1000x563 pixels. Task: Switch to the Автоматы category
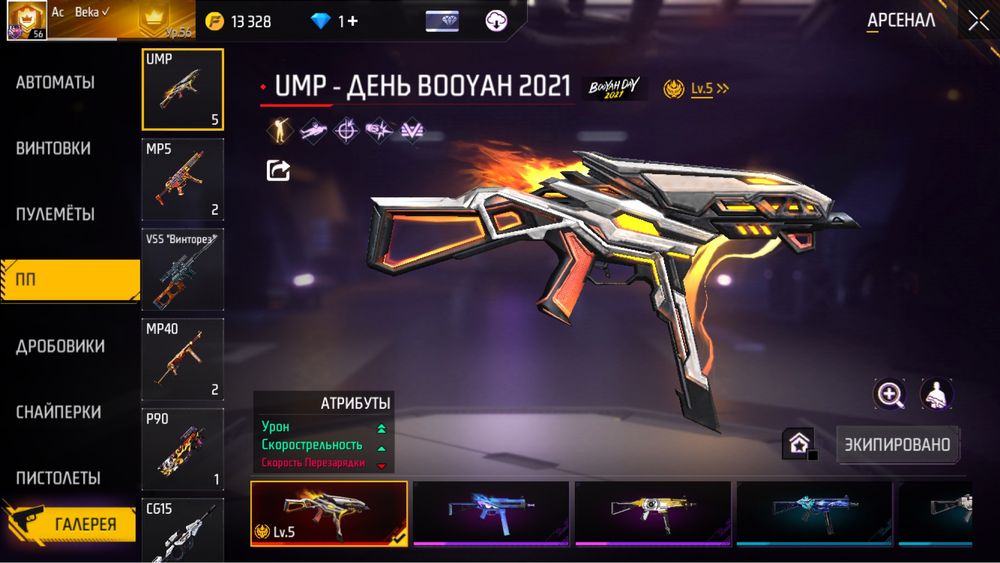pos(55,83)
